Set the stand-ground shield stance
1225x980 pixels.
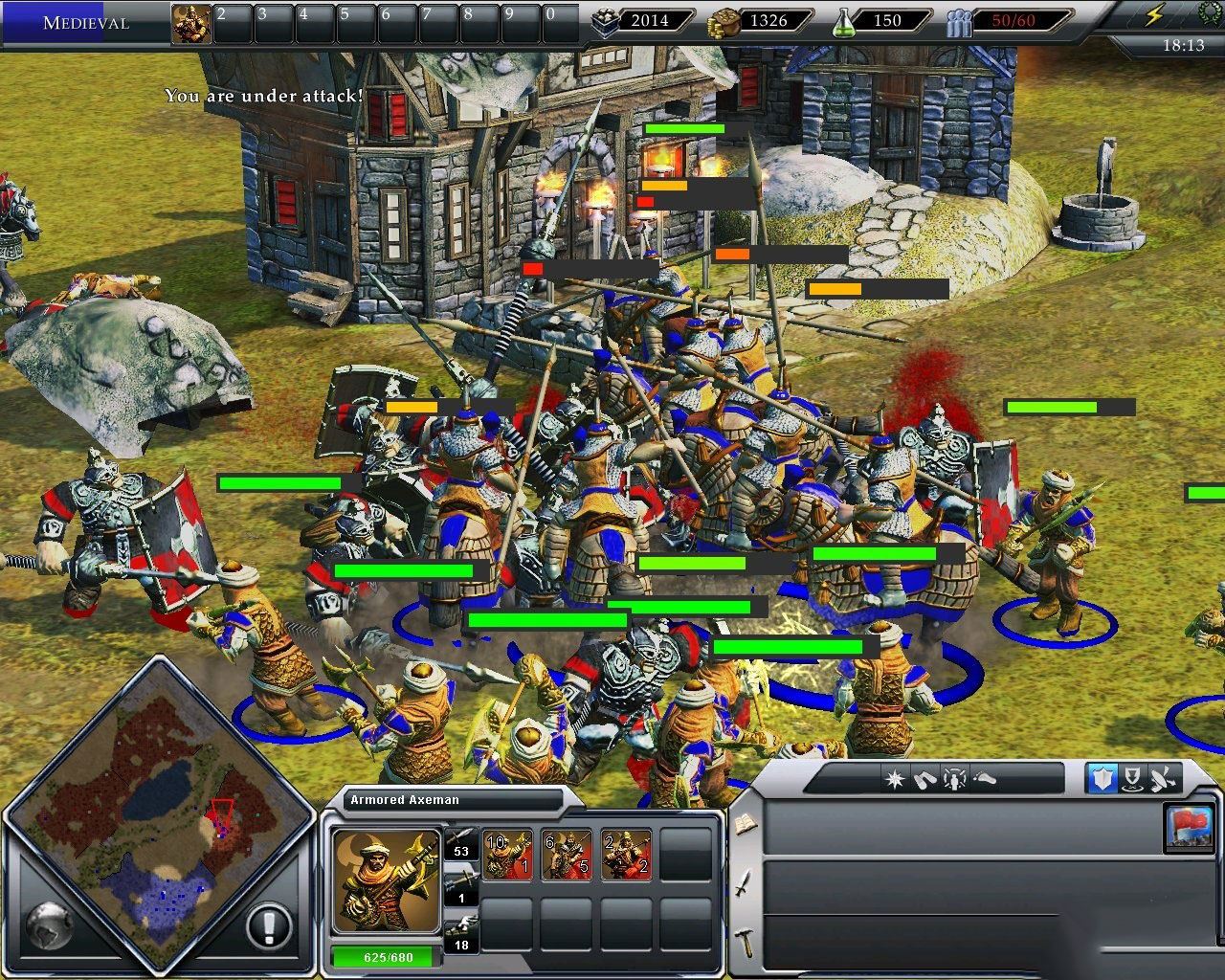(x=1132, y=779)
